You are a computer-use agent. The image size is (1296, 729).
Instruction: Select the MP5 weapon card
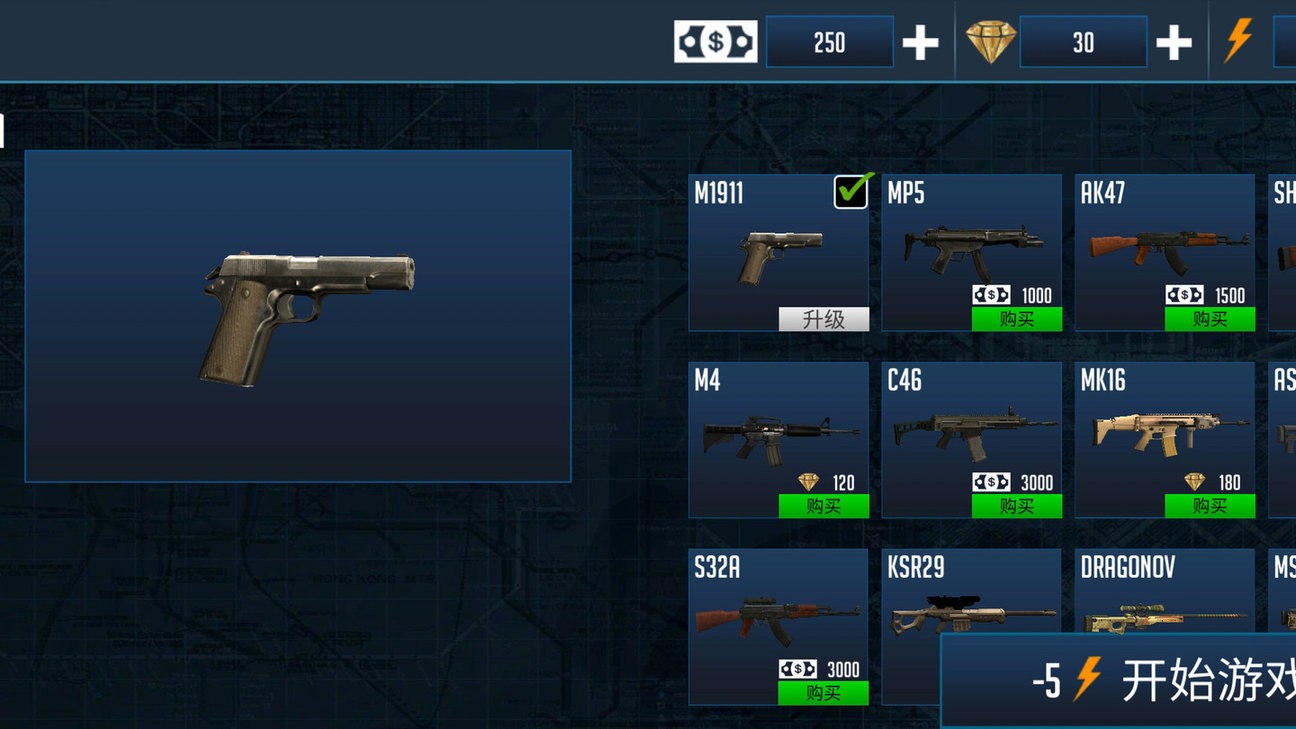coord(970,240)
